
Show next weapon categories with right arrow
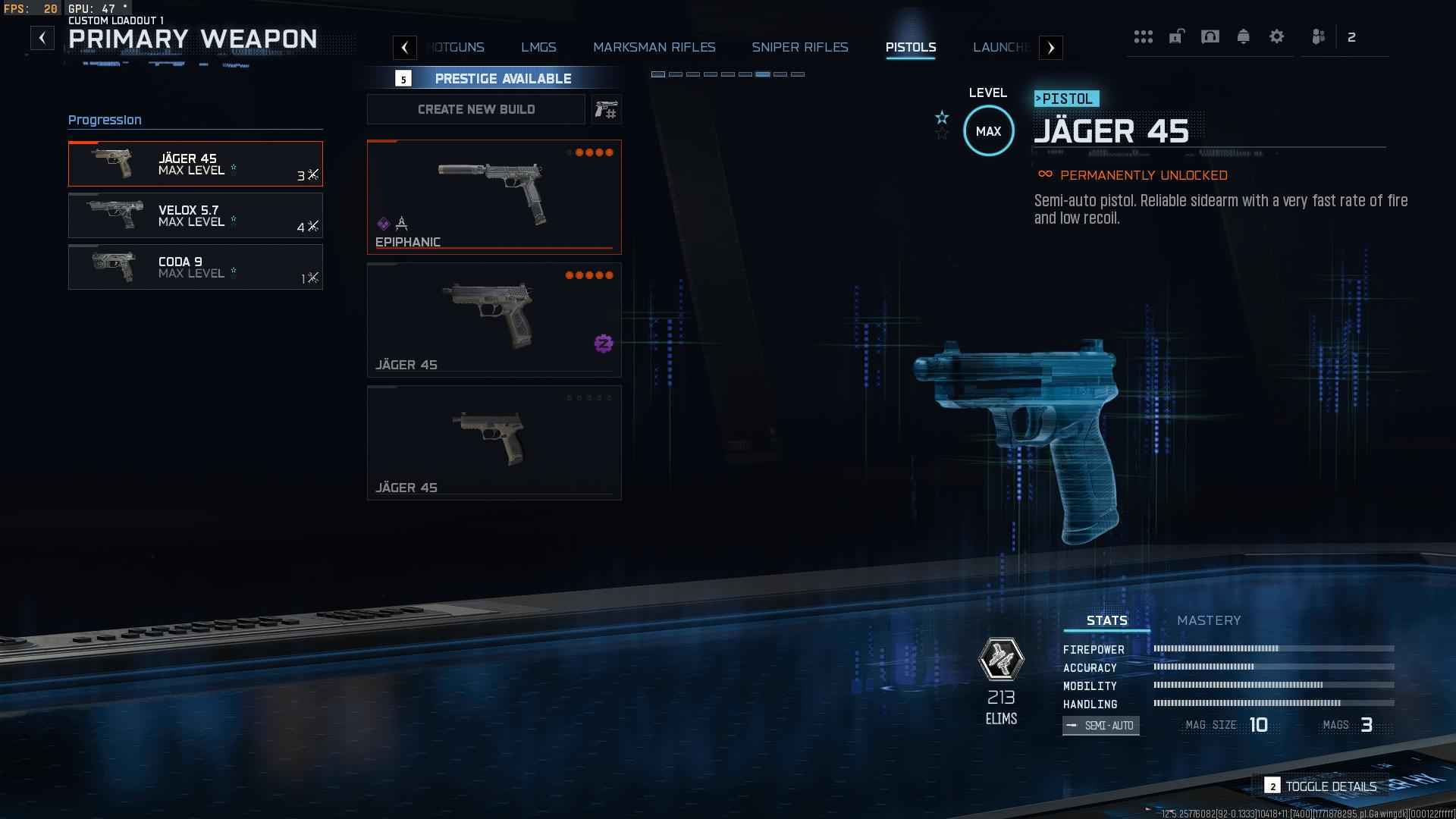point(1050,48)
